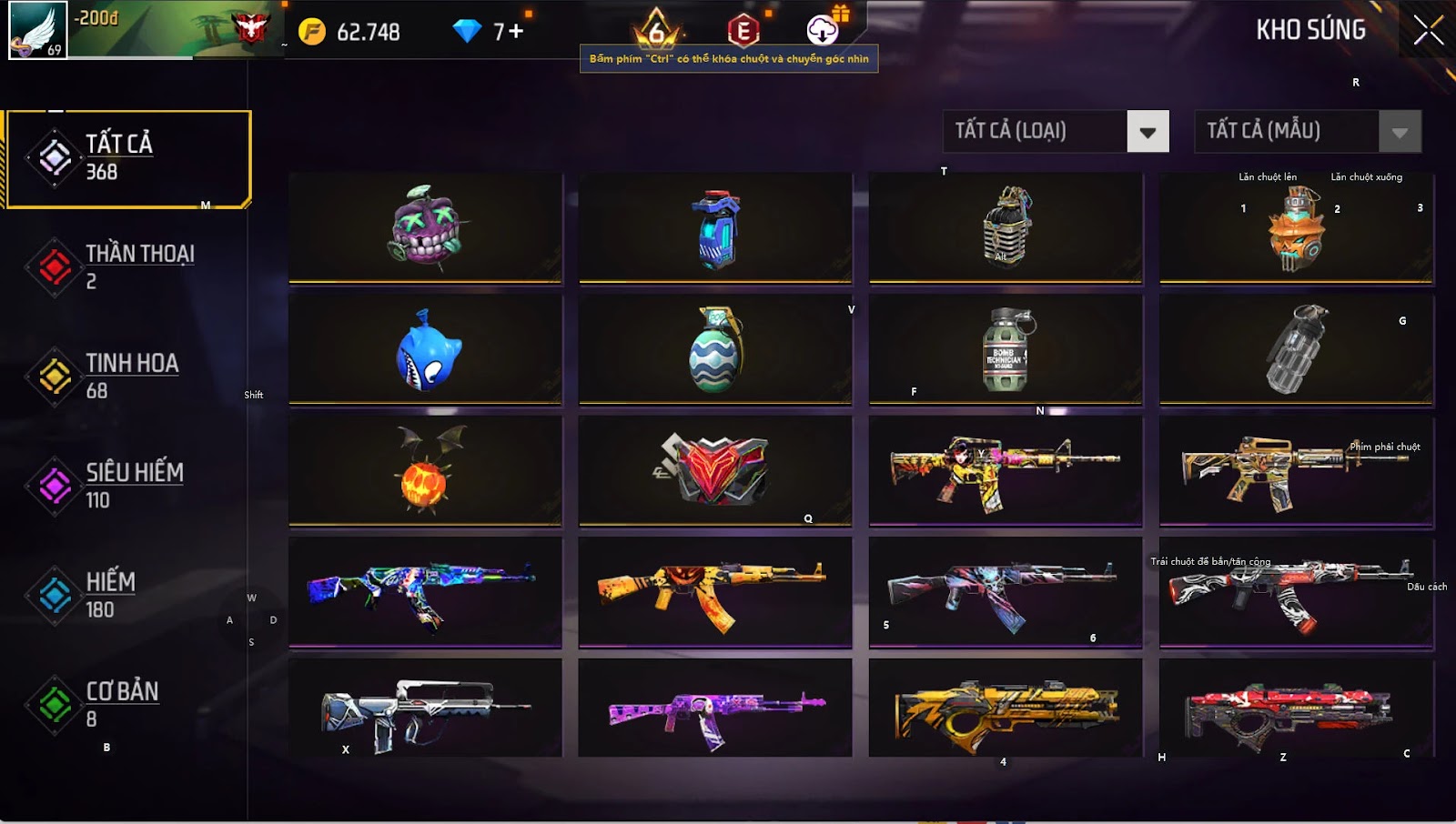Select the purple grinning pumpkin grenade skin

pos(425,226)
